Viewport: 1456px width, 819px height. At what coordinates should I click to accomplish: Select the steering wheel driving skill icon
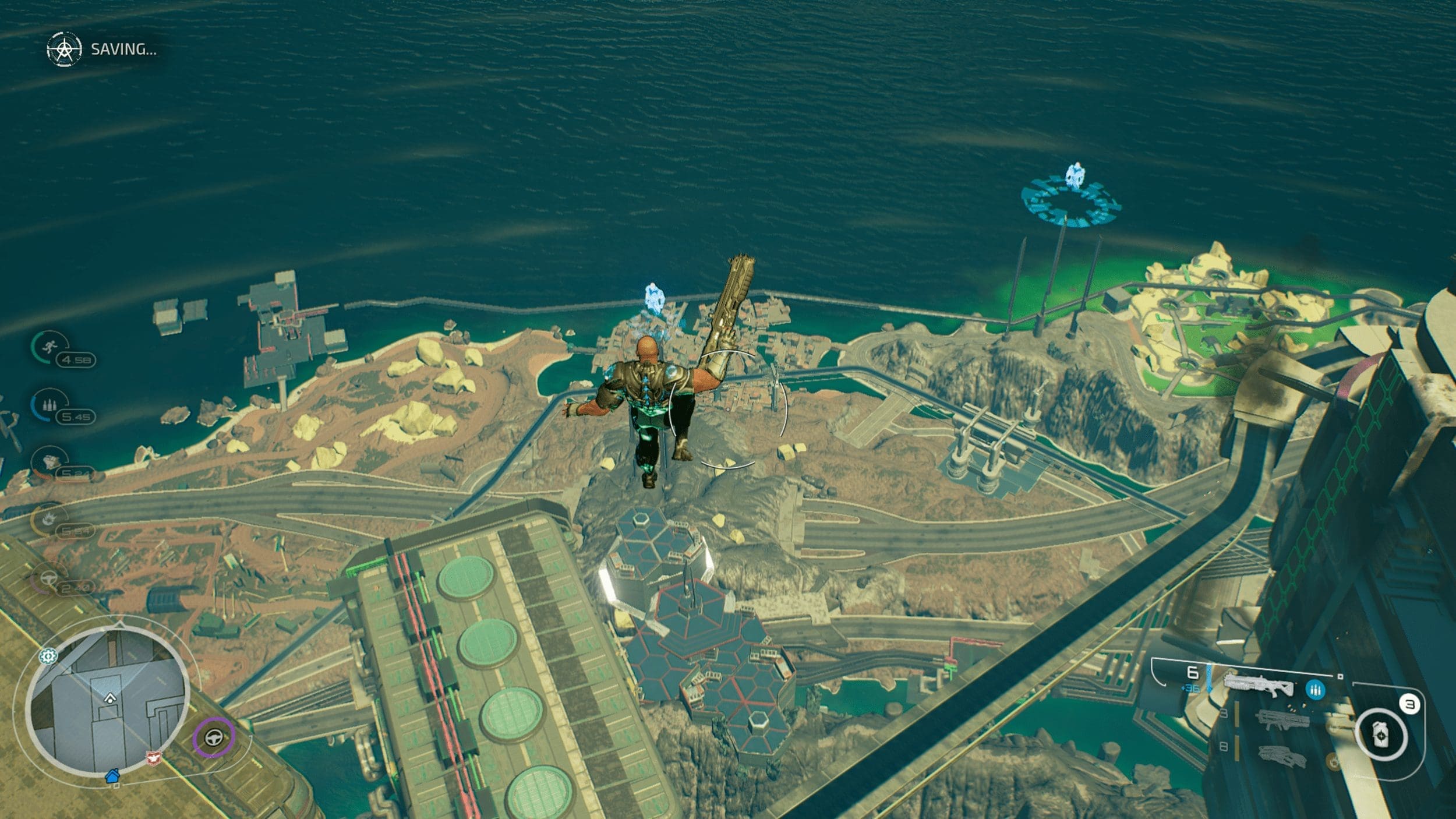point(48,577)
